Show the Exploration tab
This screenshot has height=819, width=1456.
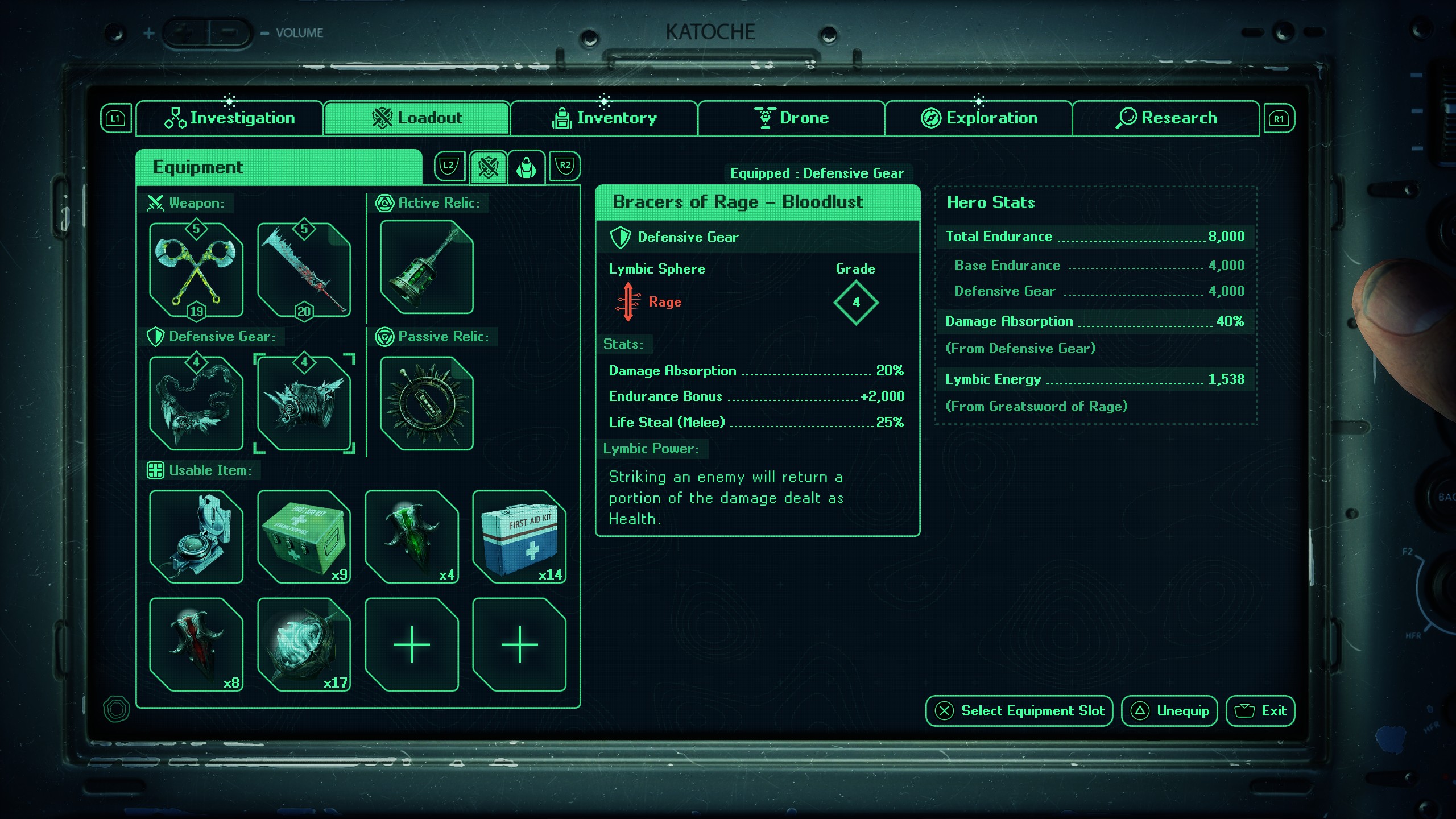point(978,118)
